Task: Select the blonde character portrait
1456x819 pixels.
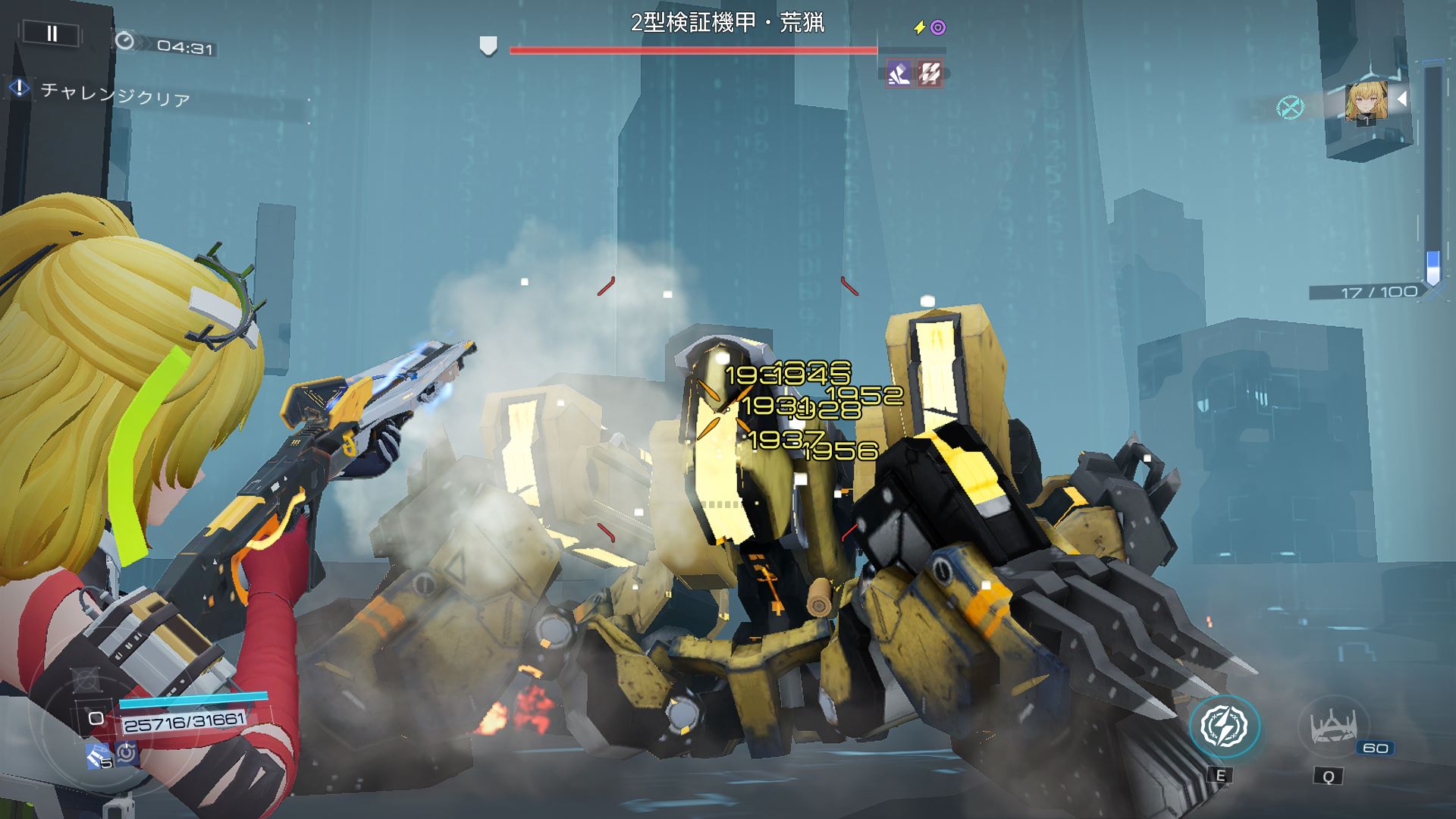Action: click(x=1367, y=102)
